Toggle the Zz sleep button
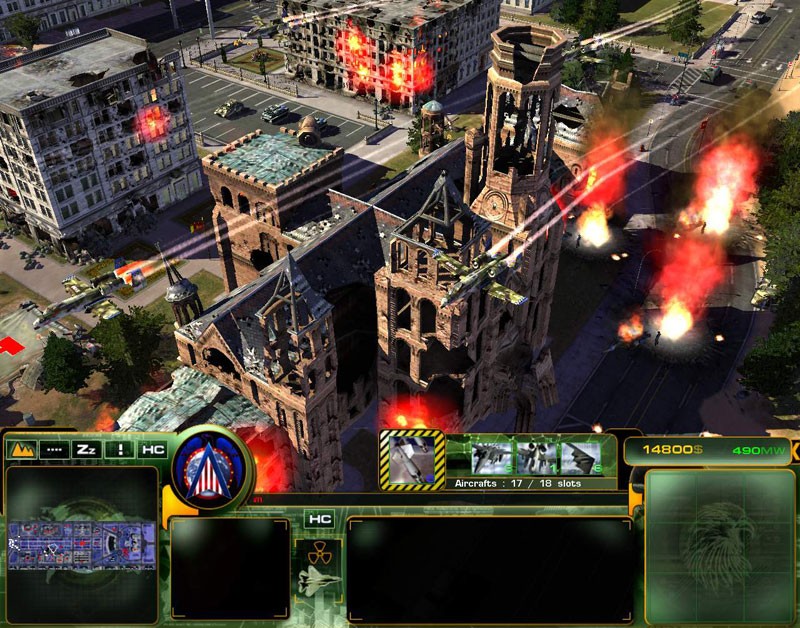 click(x=88, y=450)
